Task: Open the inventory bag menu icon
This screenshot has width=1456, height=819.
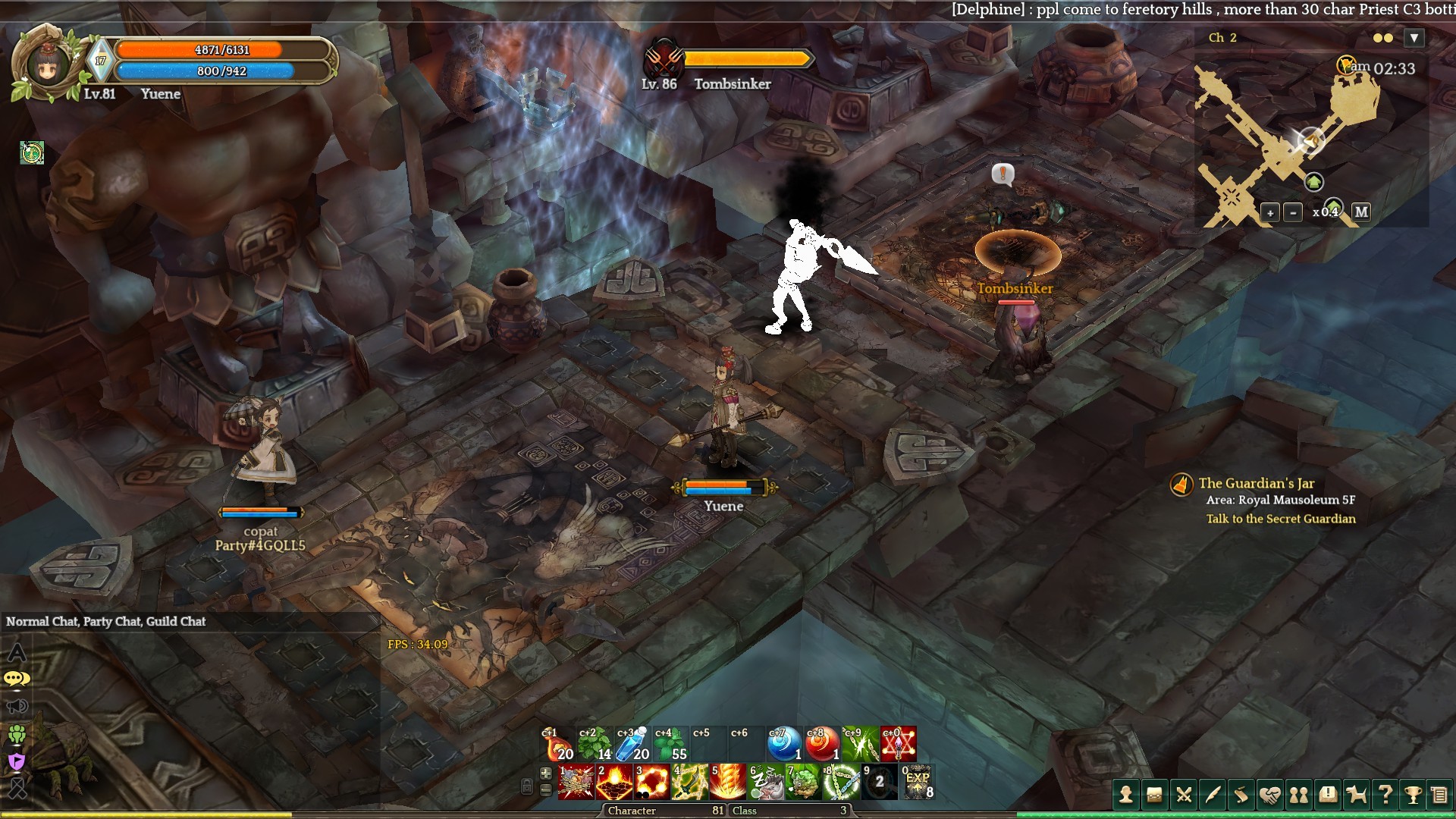Action: pos(1154,795)
